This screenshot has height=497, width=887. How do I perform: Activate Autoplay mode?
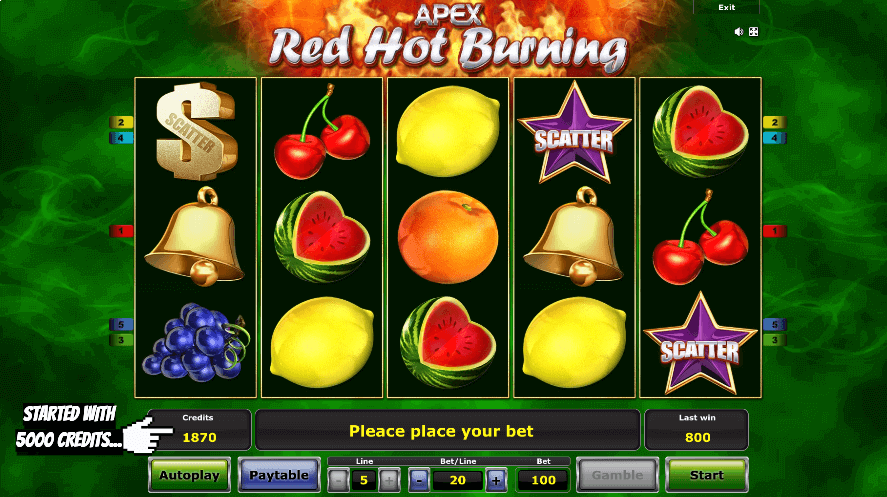pyautogui.click(x=189, y=475)
